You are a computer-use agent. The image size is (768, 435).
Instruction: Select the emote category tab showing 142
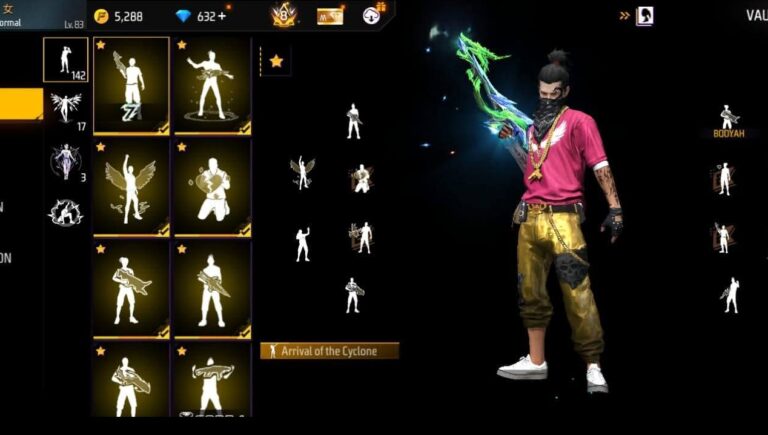[x=65, y=60]
